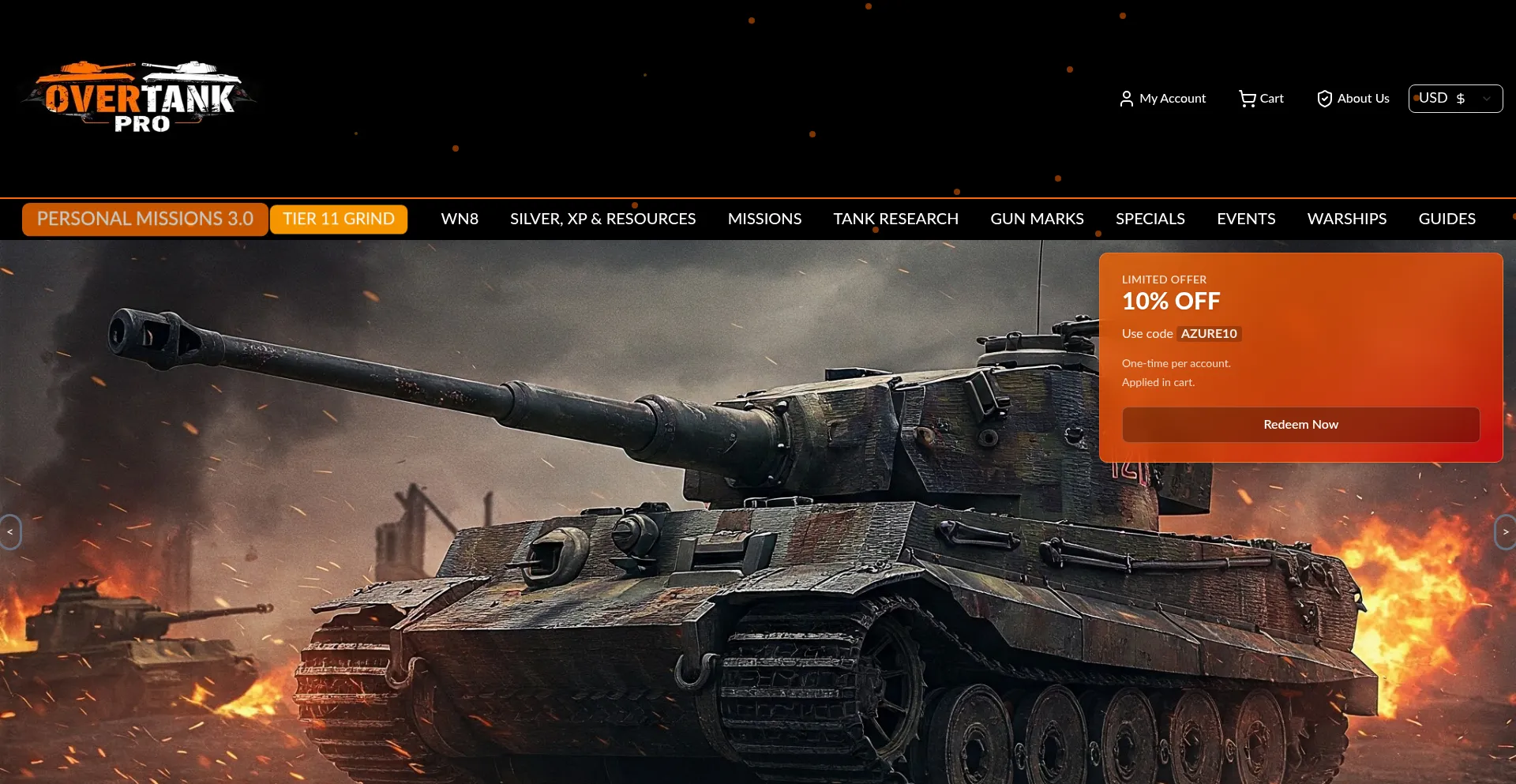Open Tank Research section
The height and width of the screenshot is (784, 1516).
pos(895,219)
